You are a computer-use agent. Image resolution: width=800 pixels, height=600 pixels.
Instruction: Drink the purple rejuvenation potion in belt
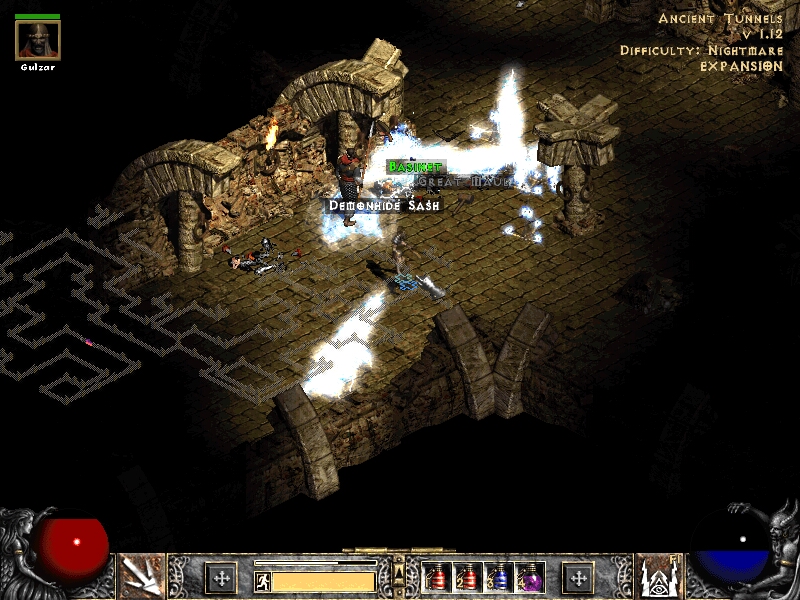tap(529, 577)
